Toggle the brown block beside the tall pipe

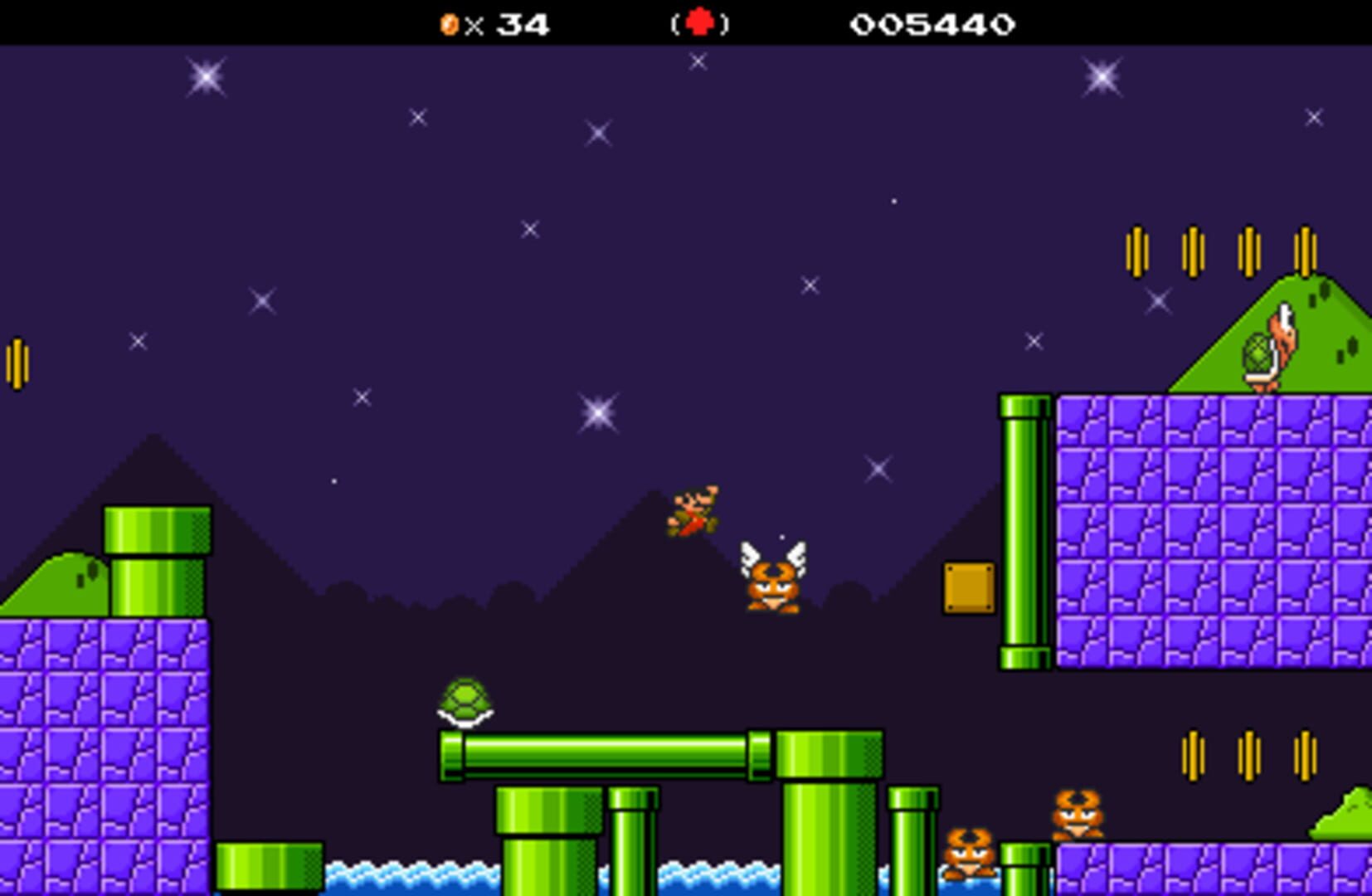coord(969,586)
